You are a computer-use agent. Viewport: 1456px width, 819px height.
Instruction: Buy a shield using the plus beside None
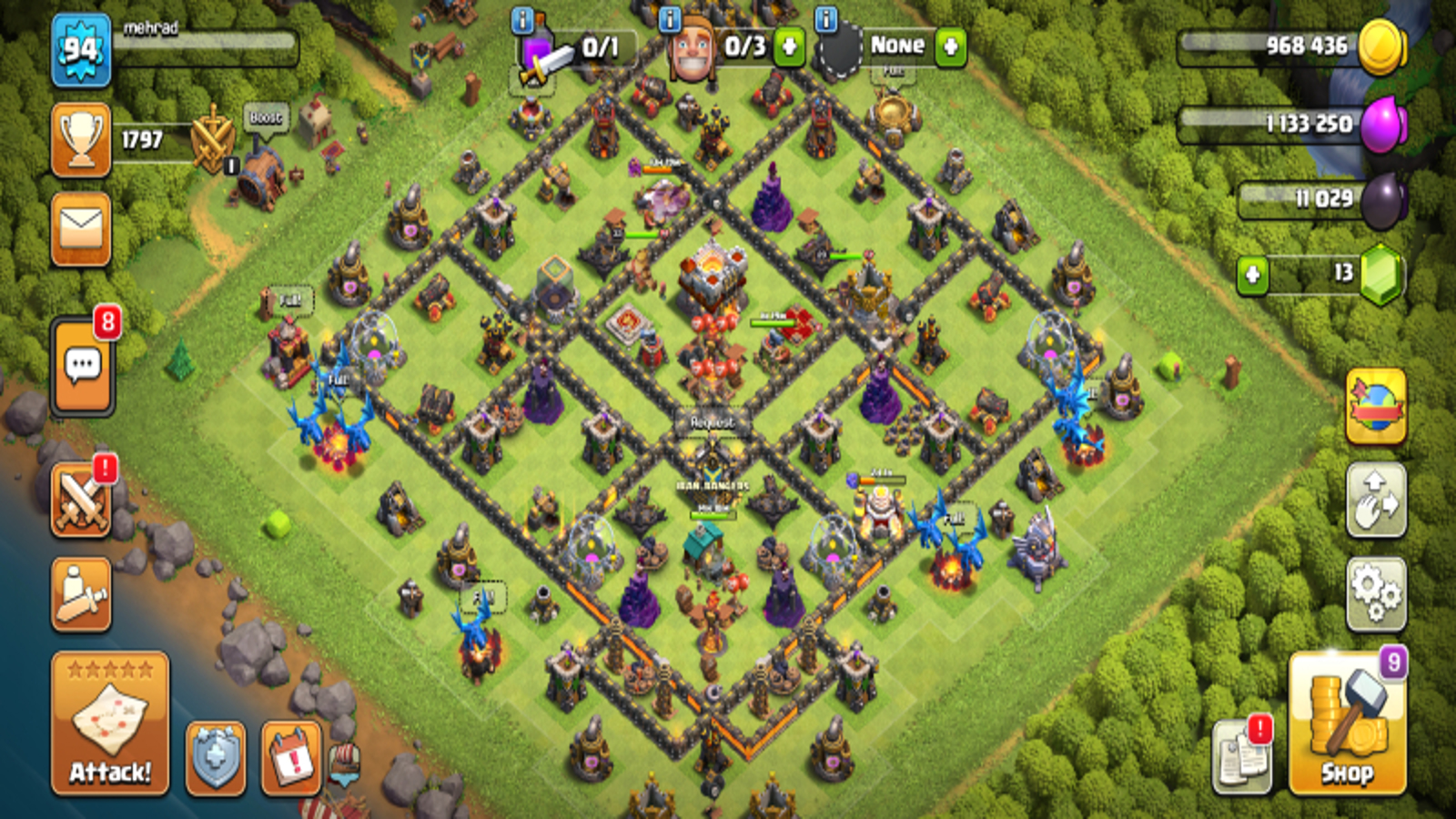click(950, 46)
